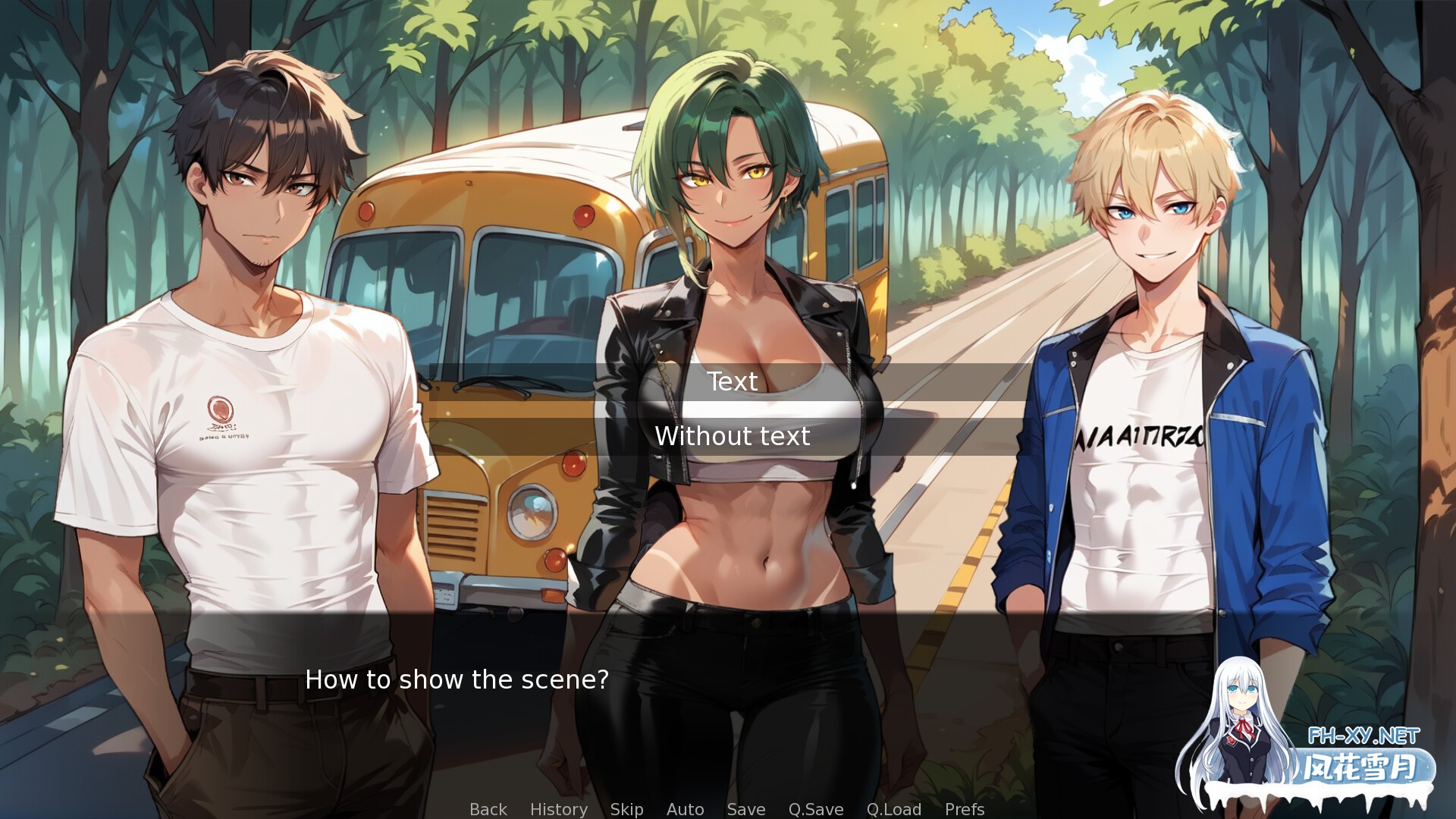
Task: Choose the "Text" scene option
Action: (x=732, y=381)
